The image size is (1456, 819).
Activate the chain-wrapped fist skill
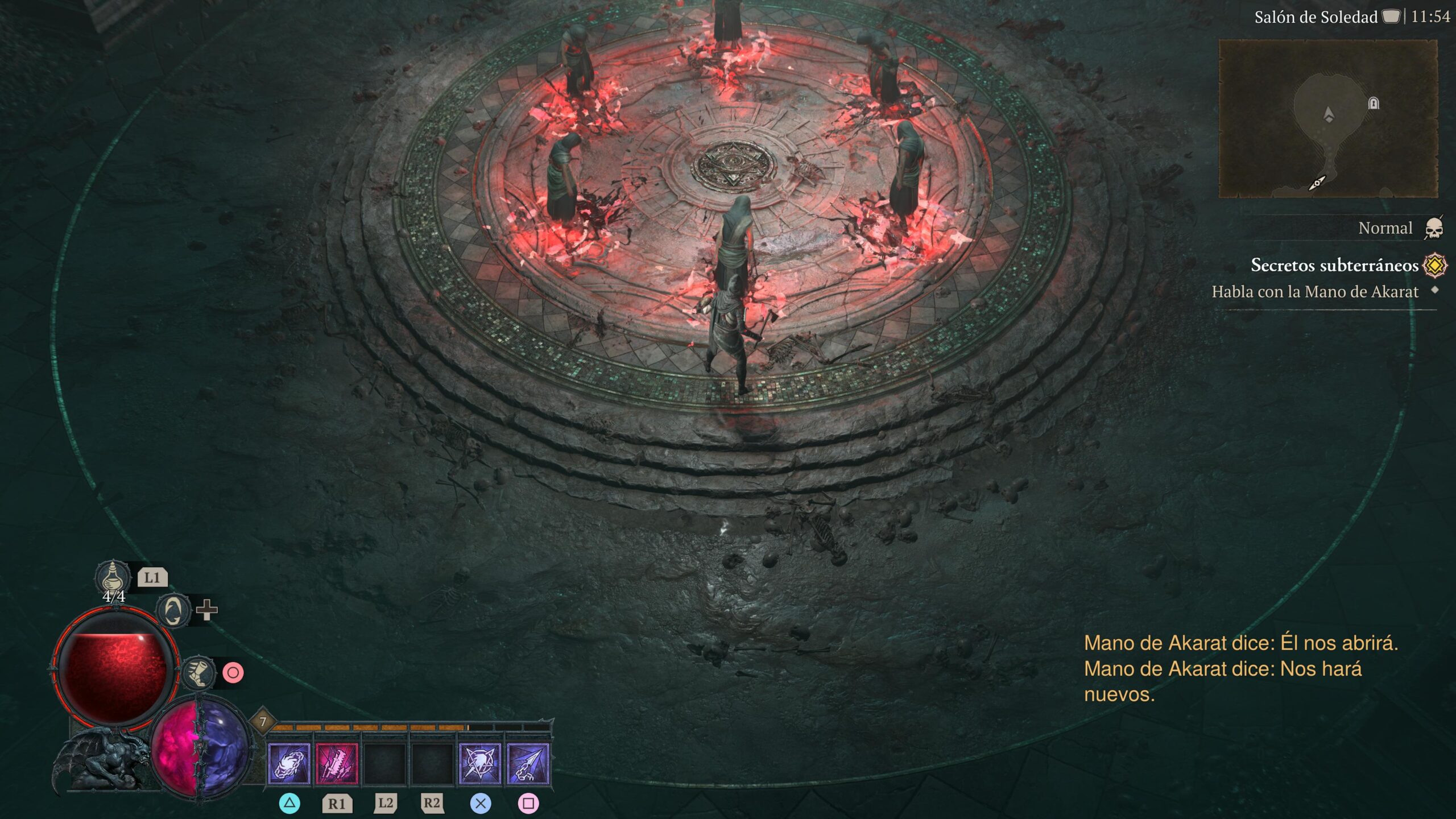[x=289, y=764]
